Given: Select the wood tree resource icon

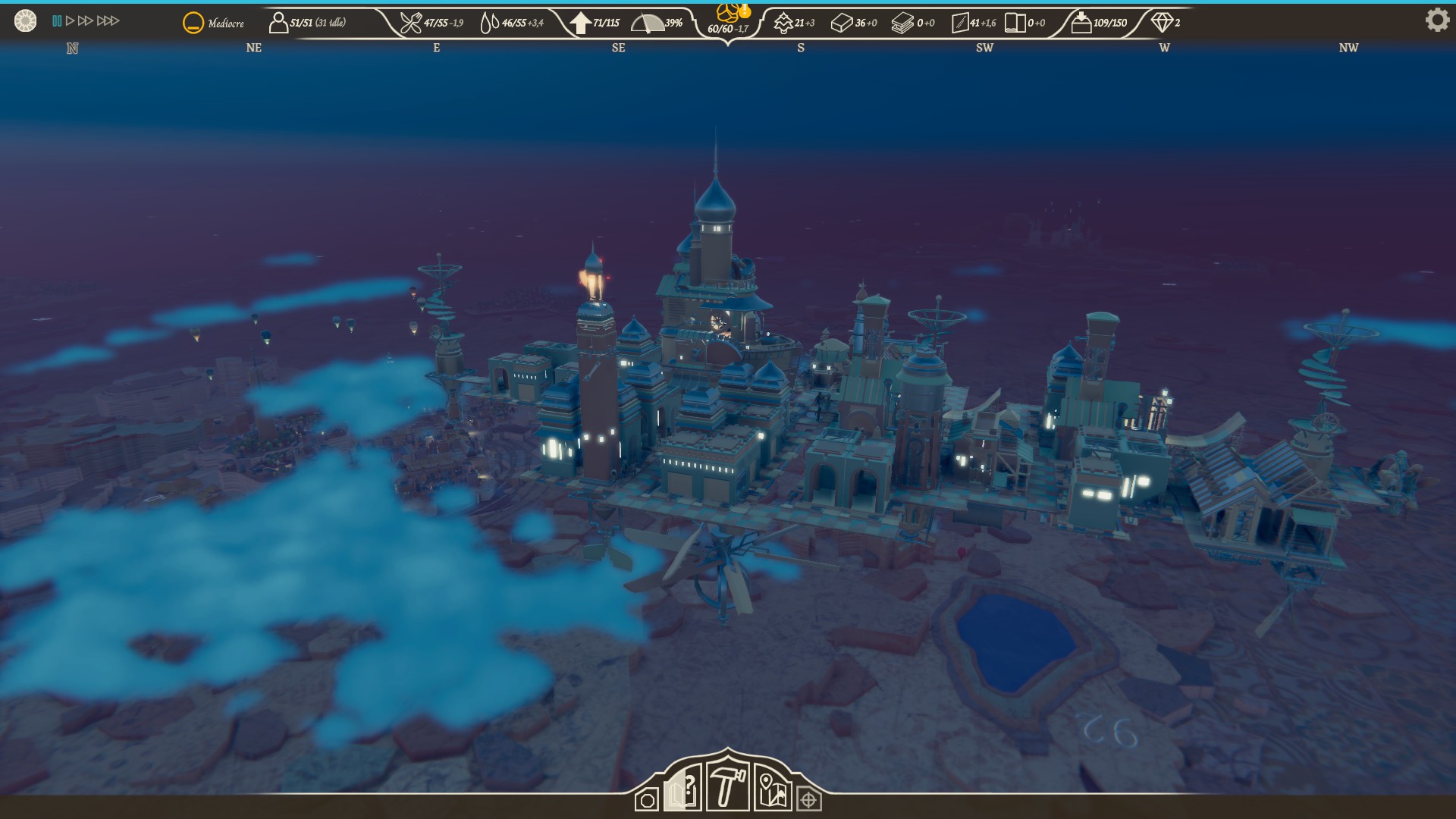Looking at the screenshot, I should [783, 24].
